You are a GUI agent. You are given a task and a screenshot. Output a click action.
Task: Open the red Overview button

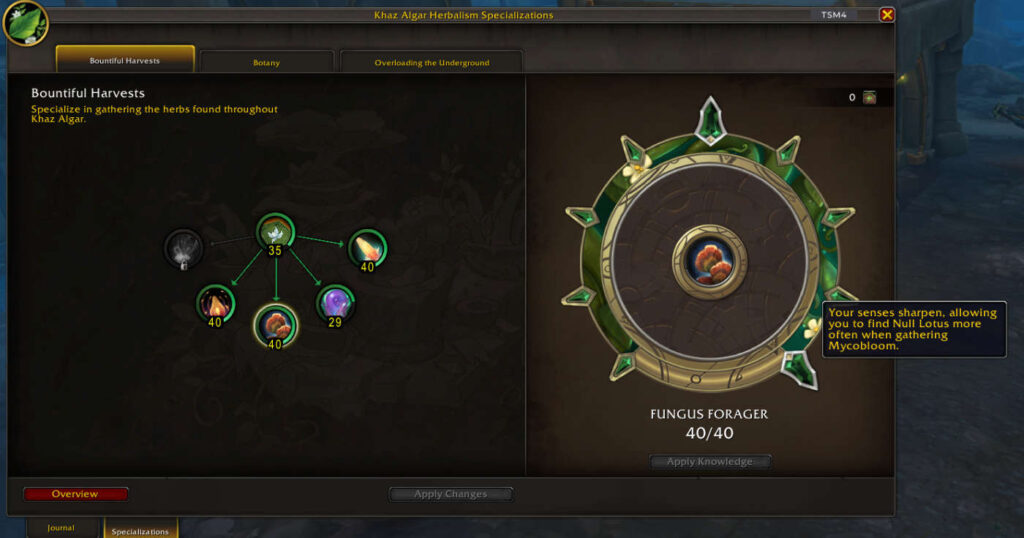click(75, 494)
